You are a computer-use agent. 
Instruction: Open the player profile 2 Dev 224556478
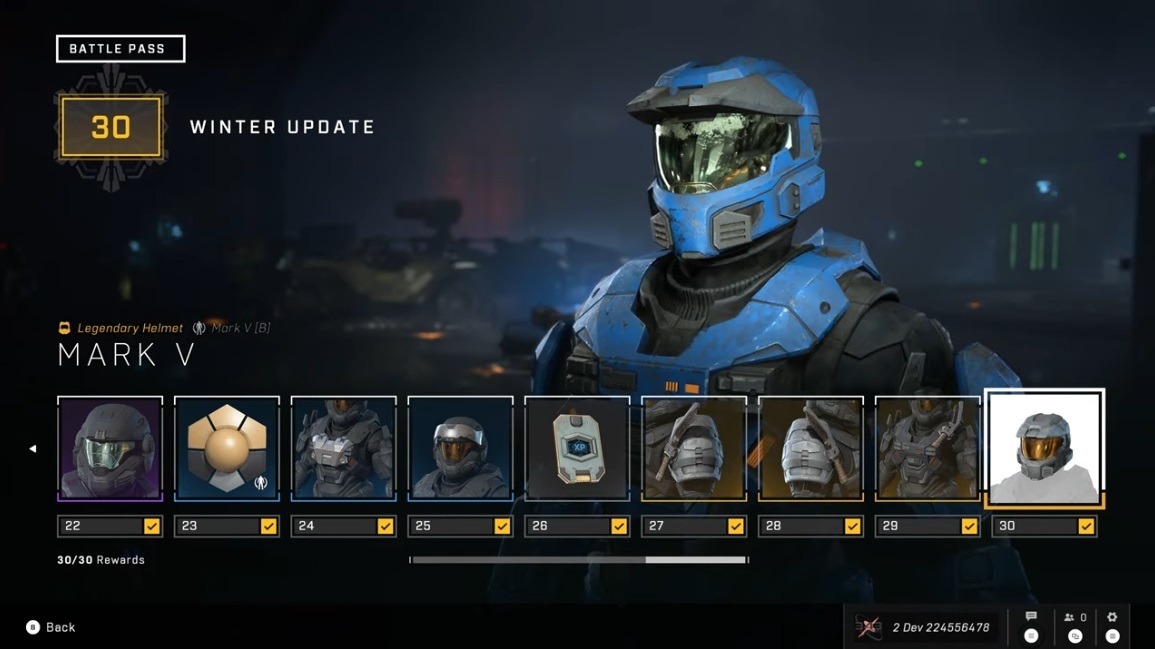pyautogui.click(x=926, y=627)
